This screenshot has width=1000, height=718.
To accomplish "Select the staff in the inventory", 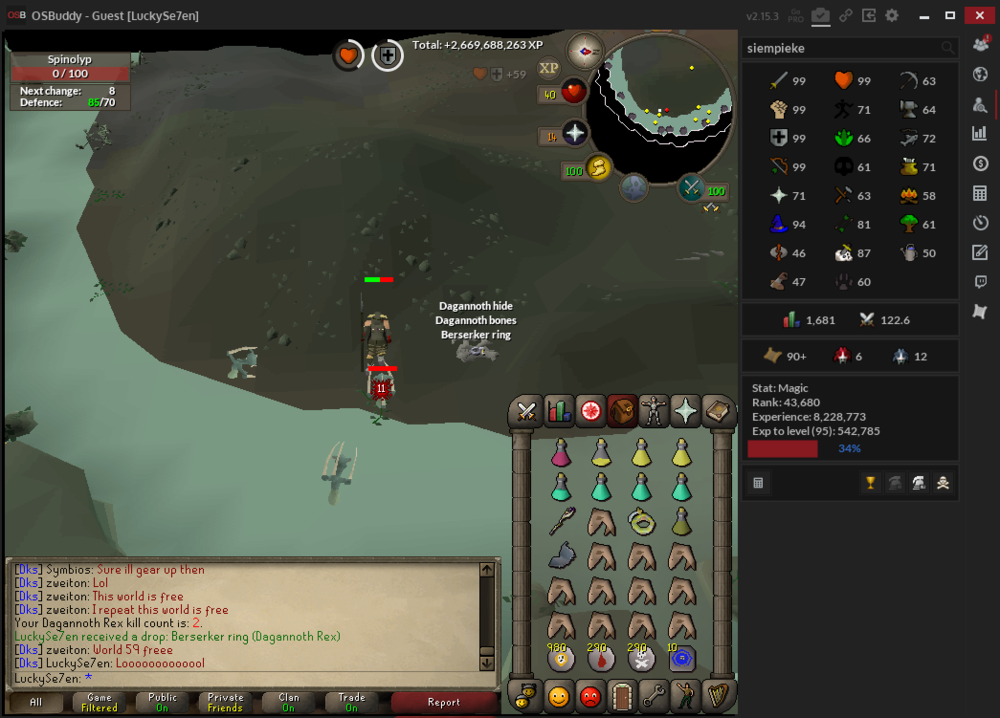I will pyautogui.click(x=560, y=521).
